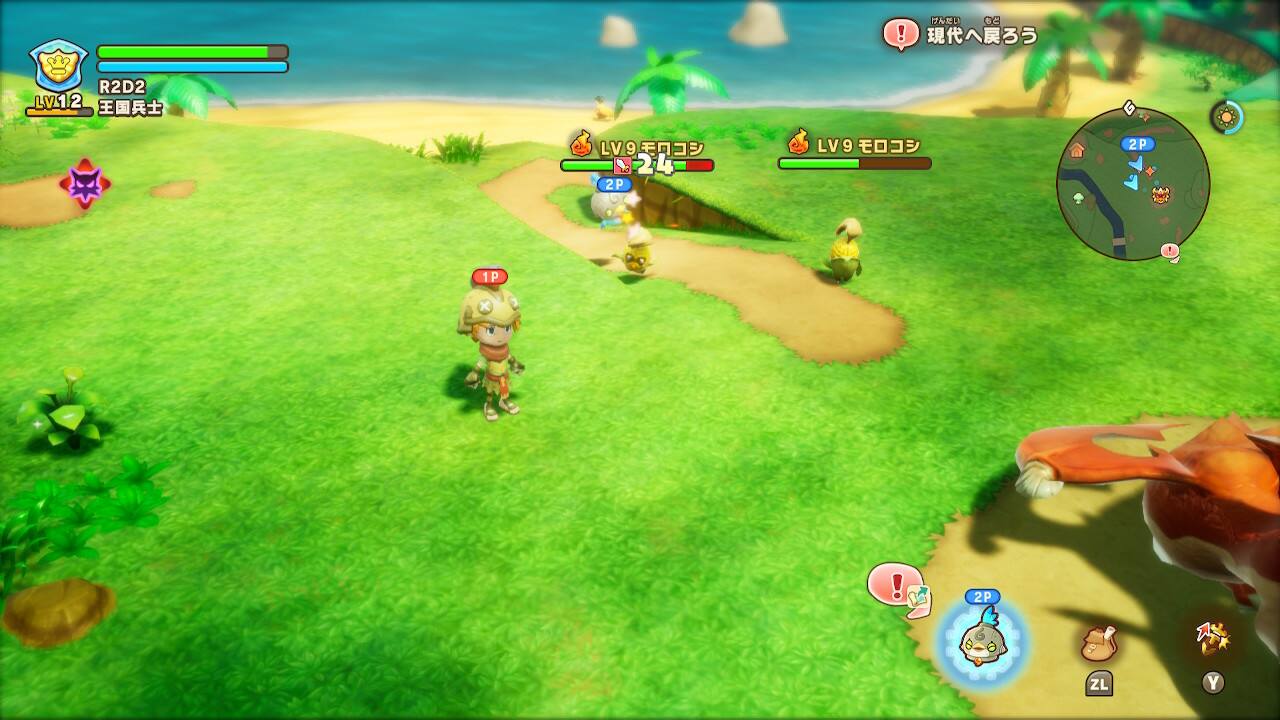Select the green tree marker on minimap
The width and height of the screenshot is (1280, 720).
click(1079, 198)
